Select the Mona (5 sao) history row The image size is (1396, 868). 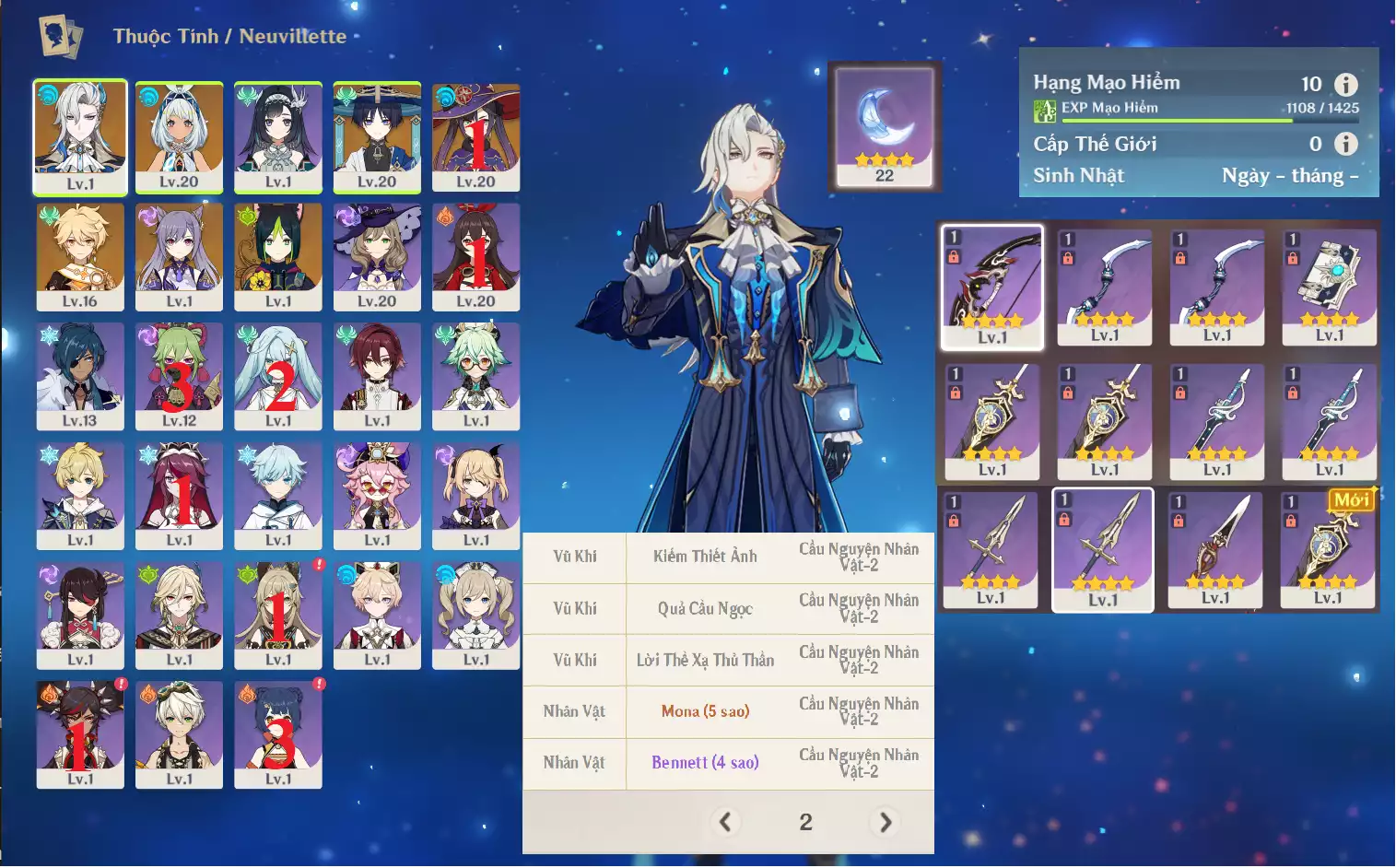(x=705, y=711)
